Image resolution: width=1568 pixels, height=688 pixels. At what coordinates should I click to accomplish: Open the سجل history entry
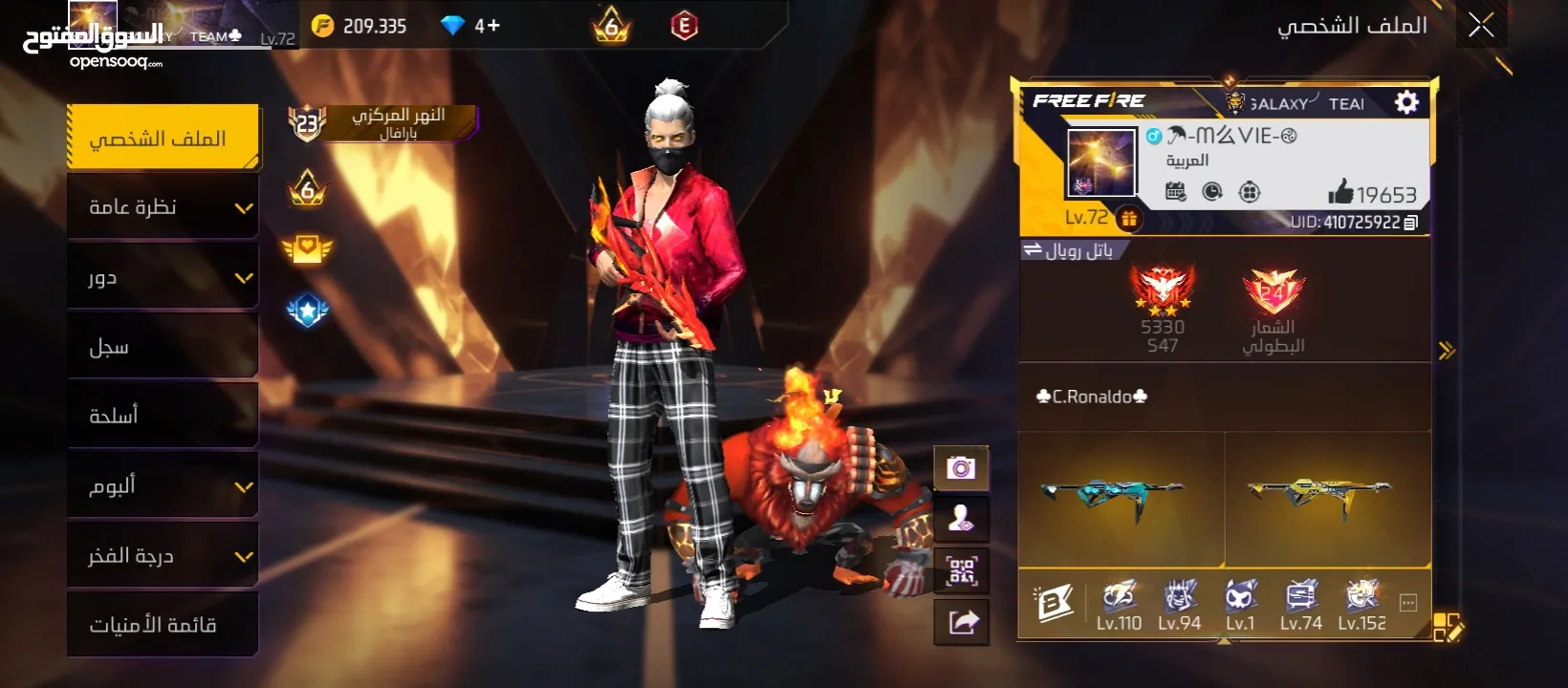coord(163,347)
